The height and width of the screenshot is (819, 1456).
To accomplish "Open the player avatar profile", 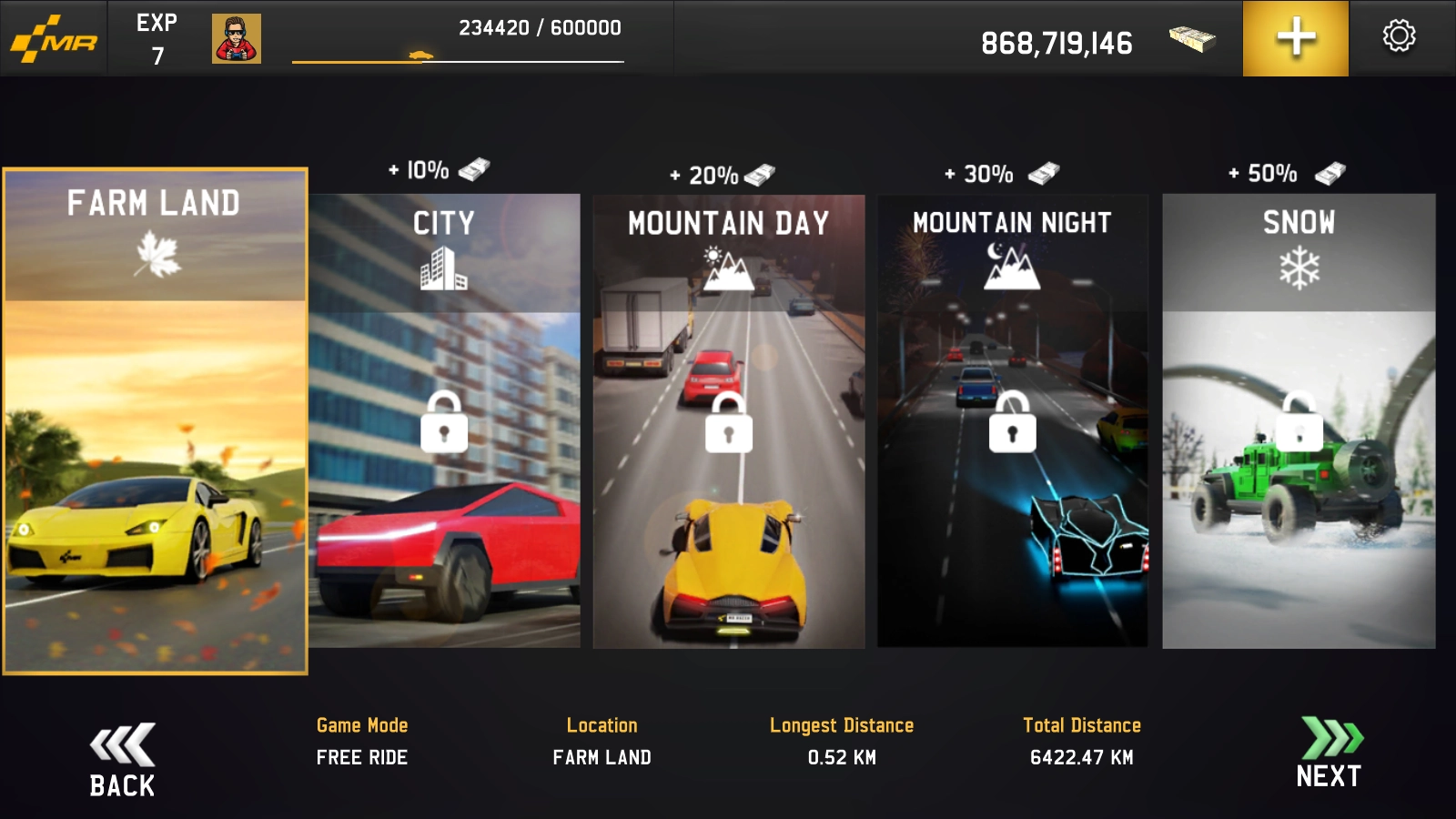I will [x=237, y=38].
